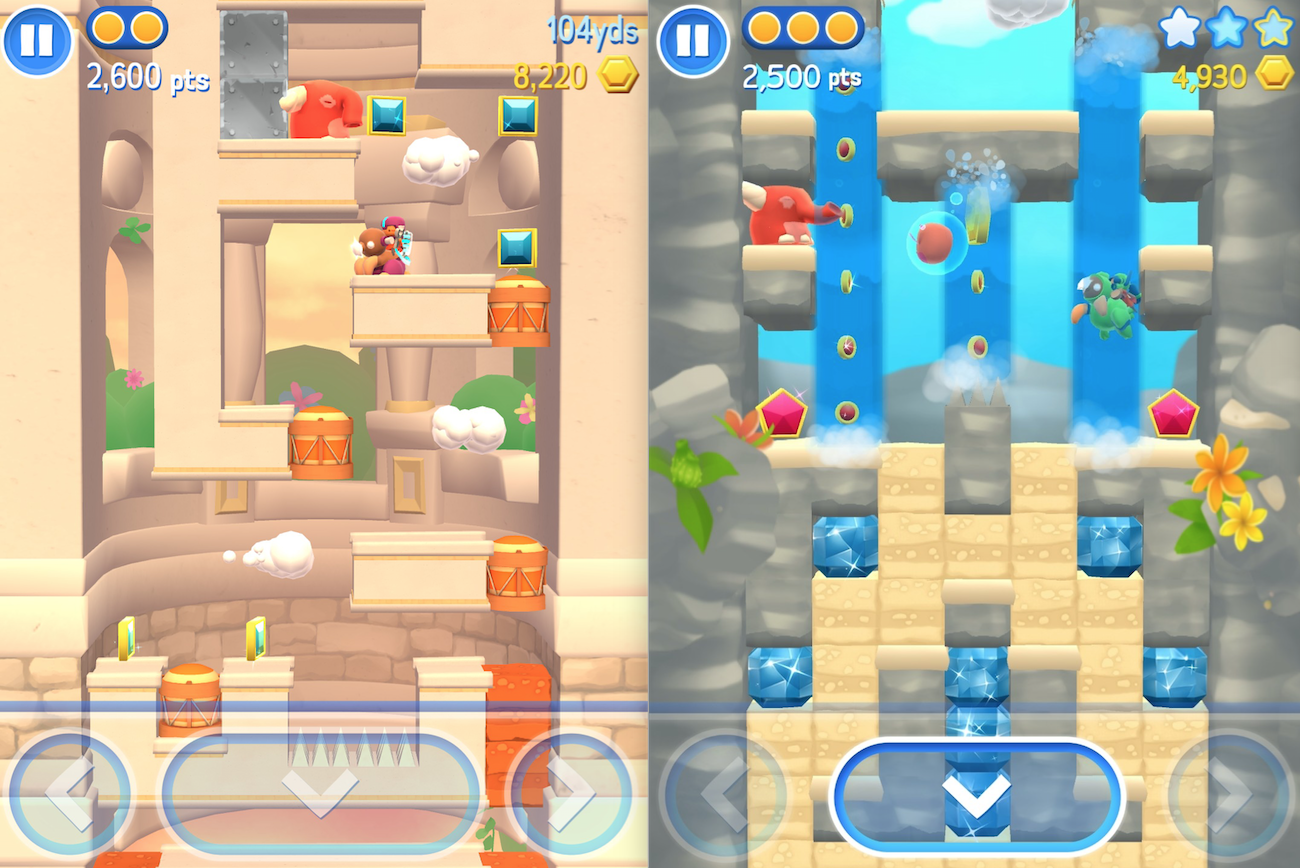
Task: Pause the temple level game
Action: (x=37, y=41)
